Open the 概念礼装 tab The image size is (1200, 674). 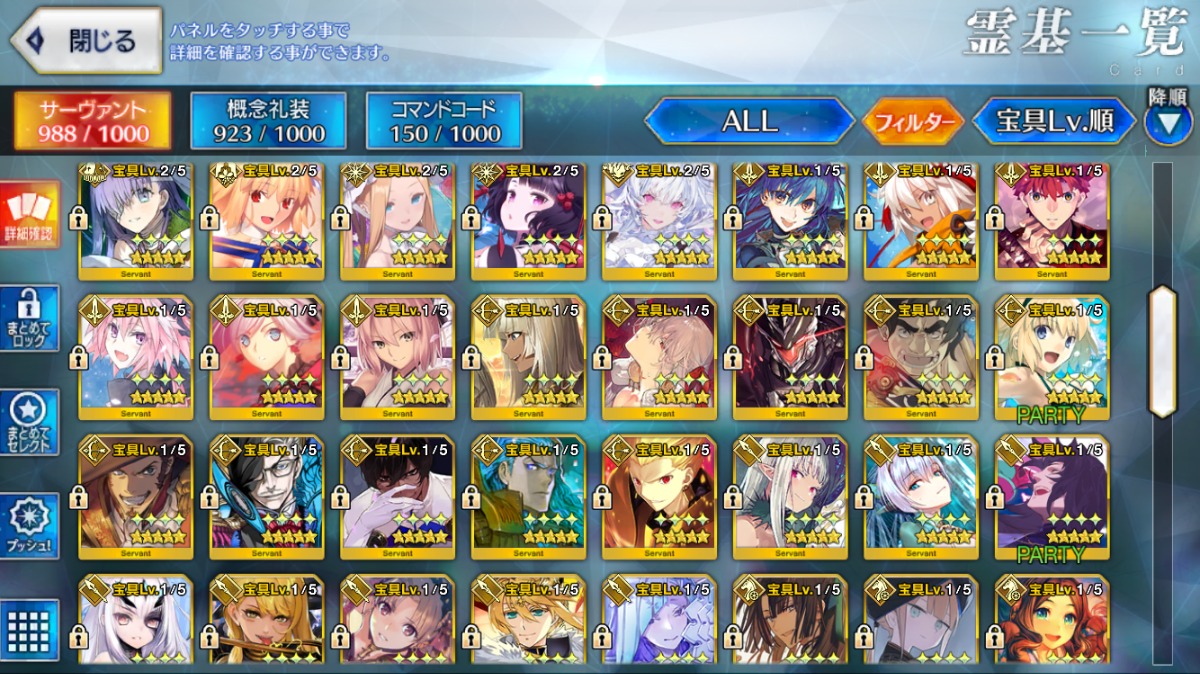pyautogui.click(x=268, y=121)
